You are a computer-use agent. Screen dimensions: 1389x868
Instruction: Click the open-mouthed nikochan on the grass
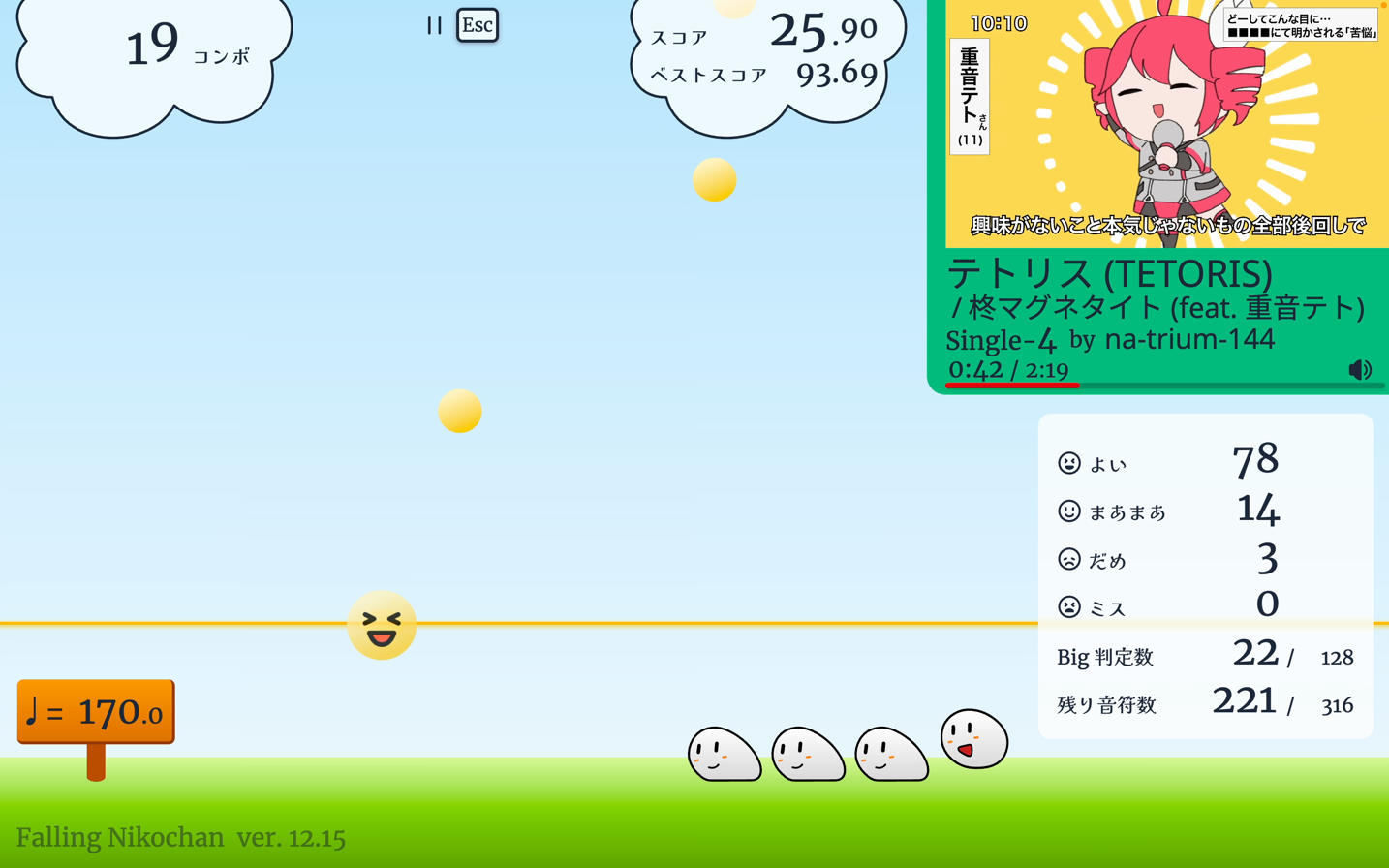point(975,741)
